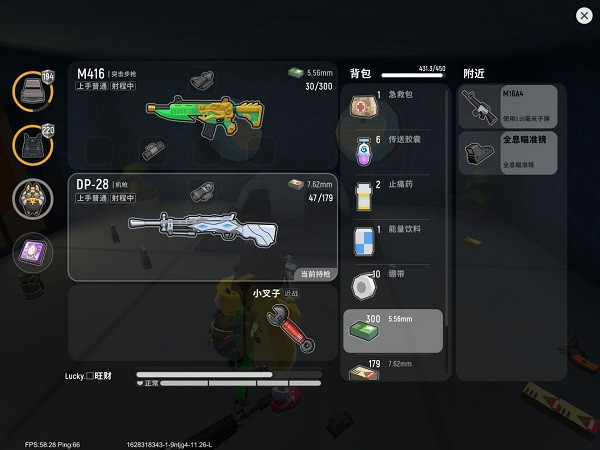Close the inventory screen
The height and width of the screenshot is (450, 600).
click(584, 15)
